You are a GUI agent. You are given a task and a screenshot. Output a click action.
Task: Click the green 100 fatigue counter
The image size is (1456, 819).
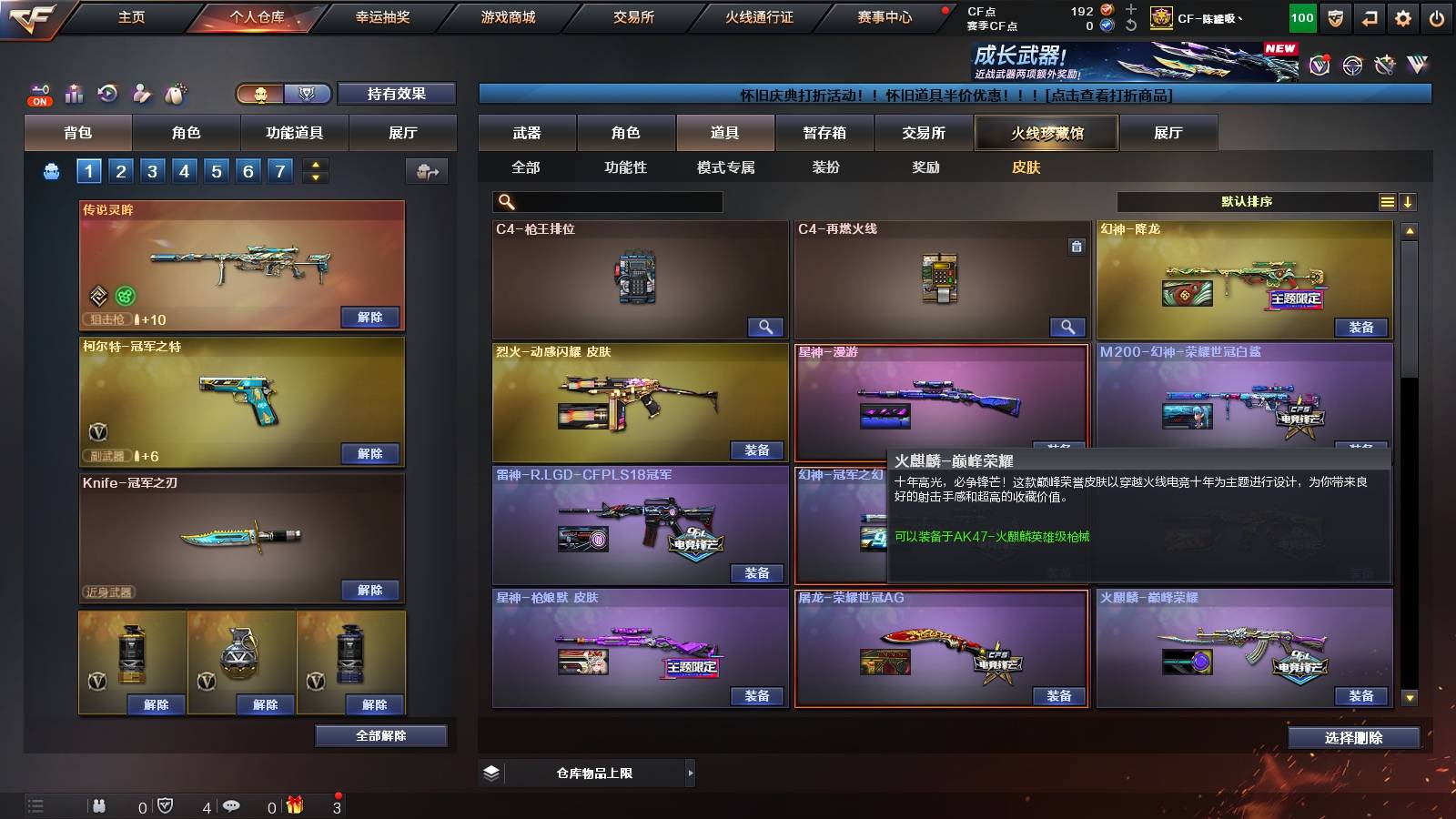[1303, 17]
